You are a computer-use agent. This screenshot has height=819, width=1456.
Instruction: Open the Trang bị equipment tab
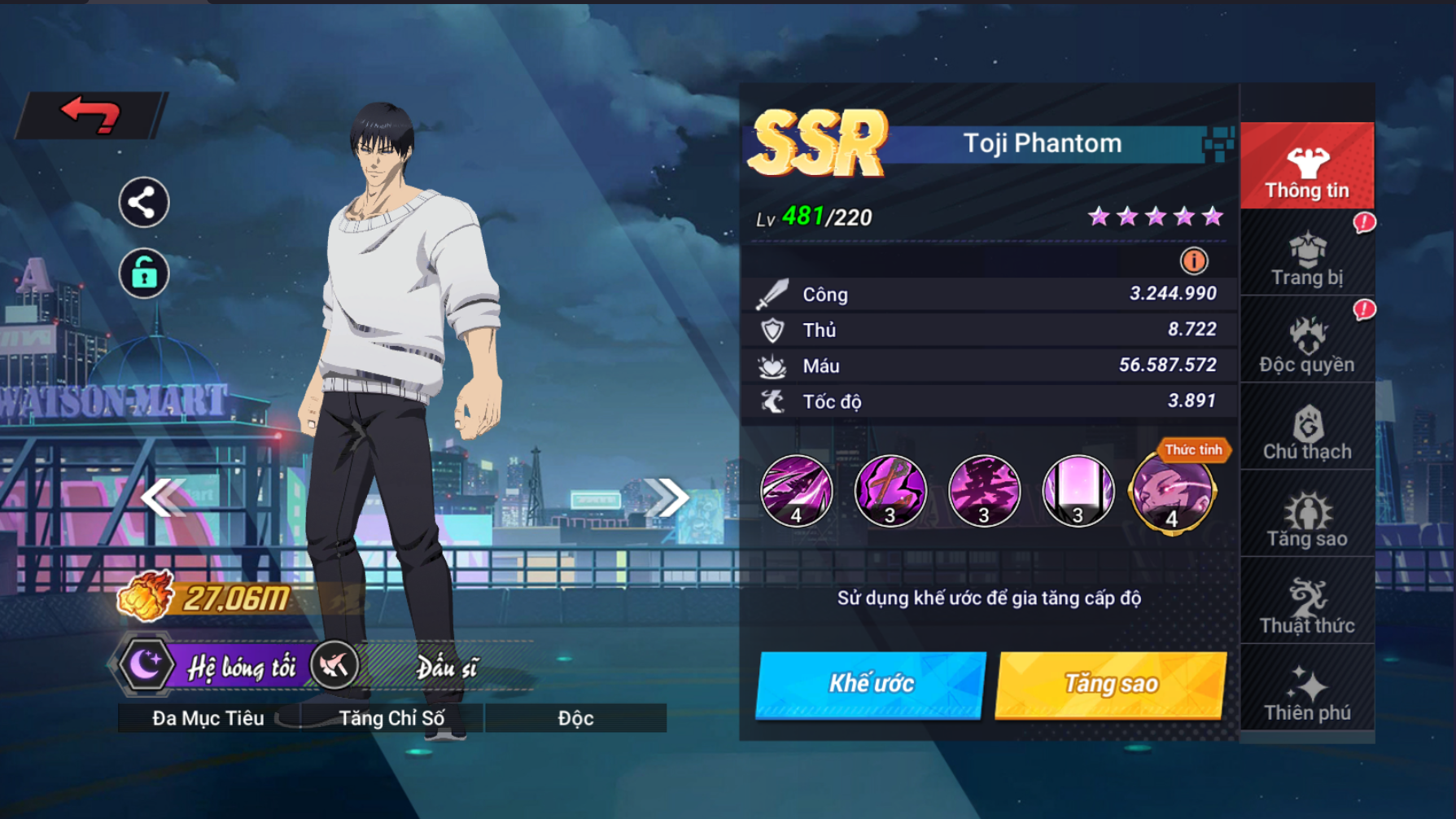(1307, 256)
